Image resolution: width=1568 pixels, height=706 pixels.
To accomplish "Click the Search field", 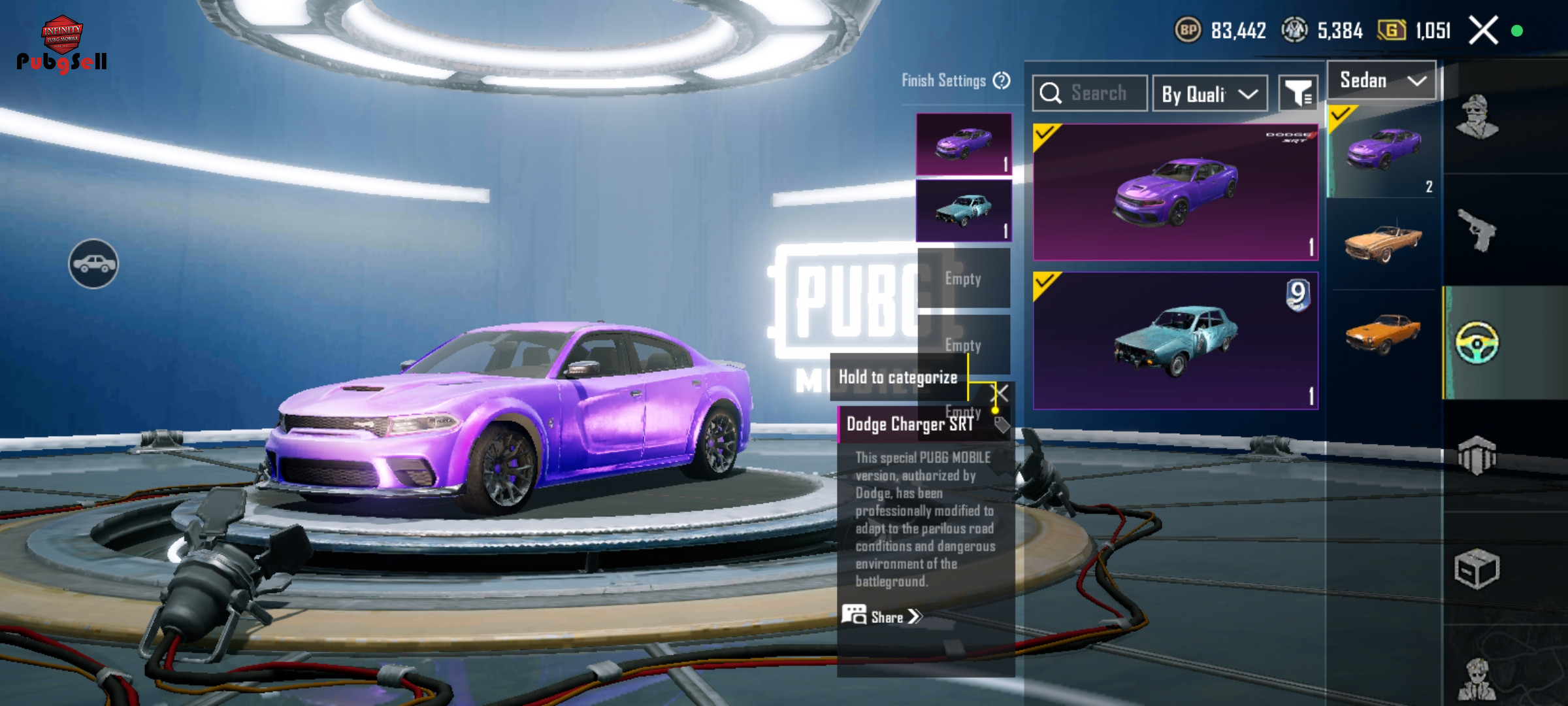I will pyautogui.click(x=1090, y=93).
